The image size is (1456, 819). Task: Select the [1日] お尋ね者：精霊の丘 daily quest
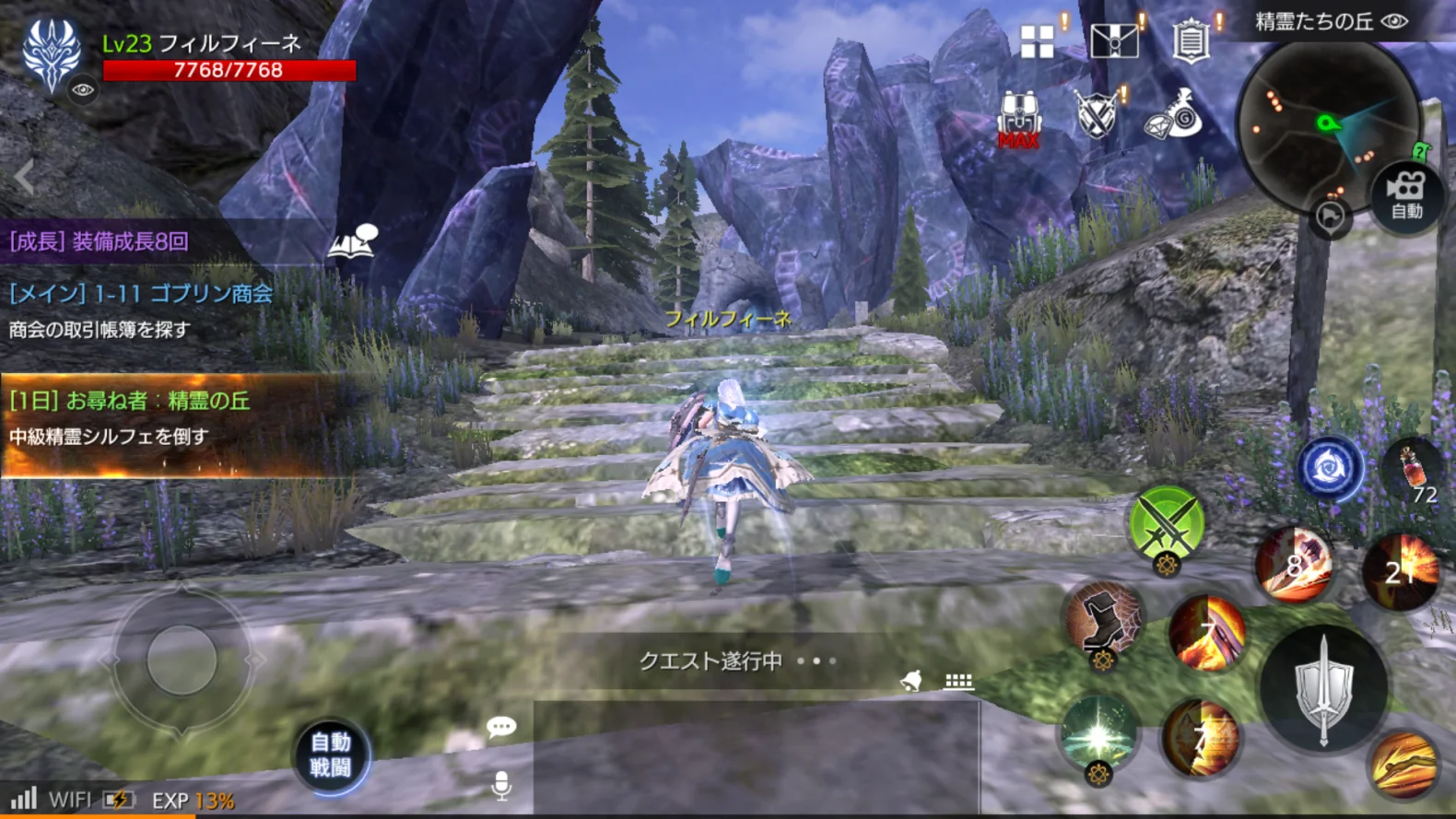pos(129,402)
